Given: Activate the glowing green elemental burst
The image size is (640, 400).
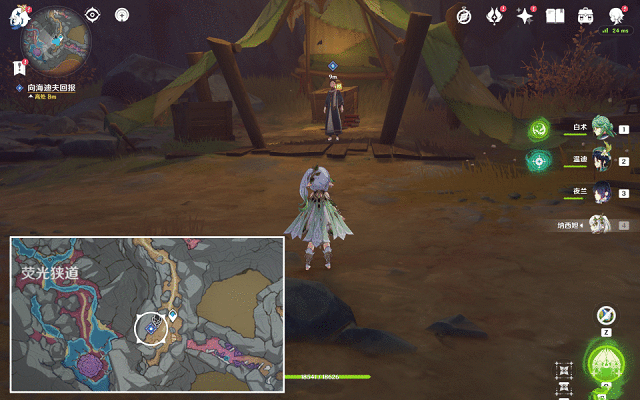Looking at the screenshot, I should click(x=605, y=361).
